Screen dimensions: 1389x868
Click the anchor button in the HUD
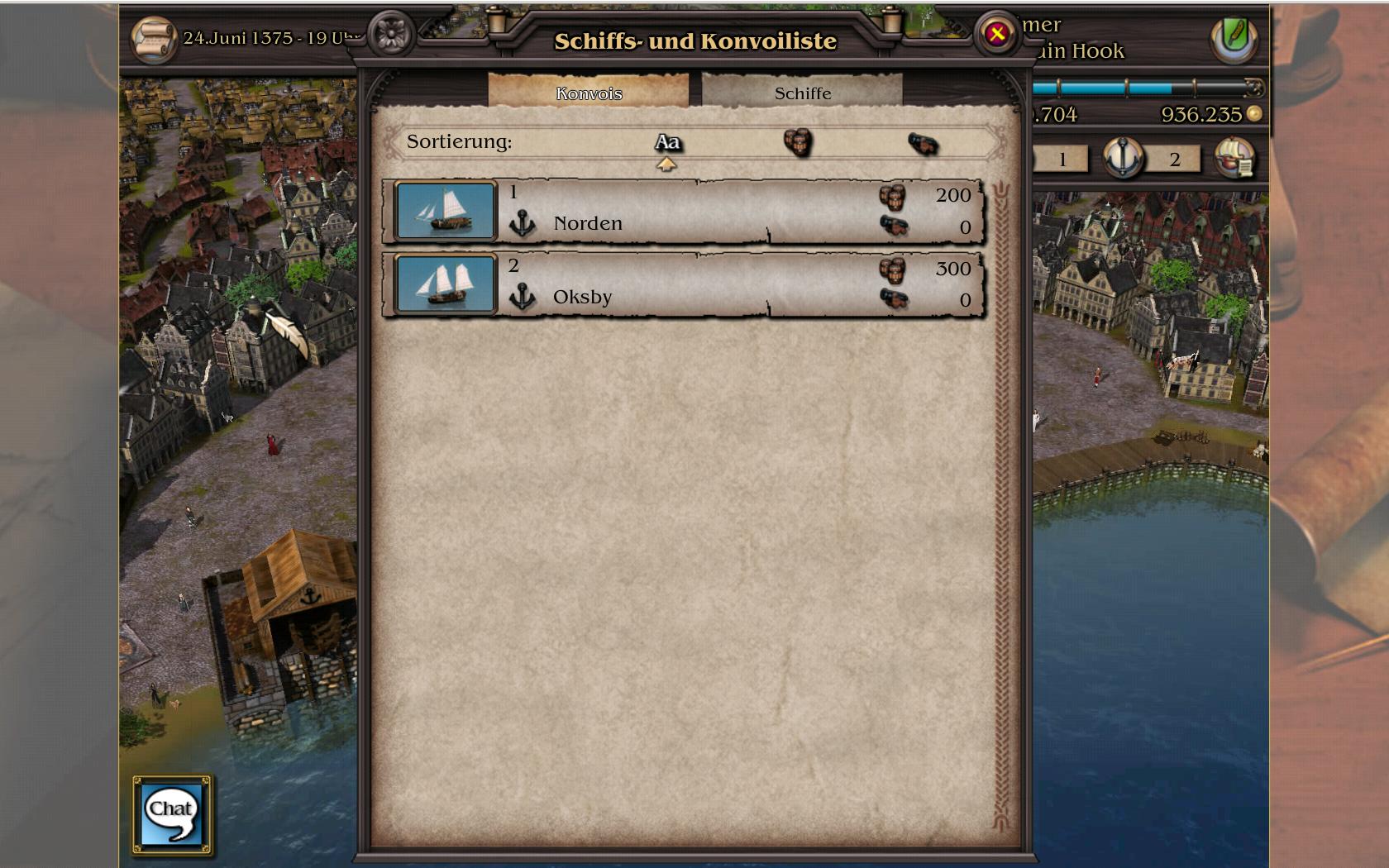(x=1123, y=158)
